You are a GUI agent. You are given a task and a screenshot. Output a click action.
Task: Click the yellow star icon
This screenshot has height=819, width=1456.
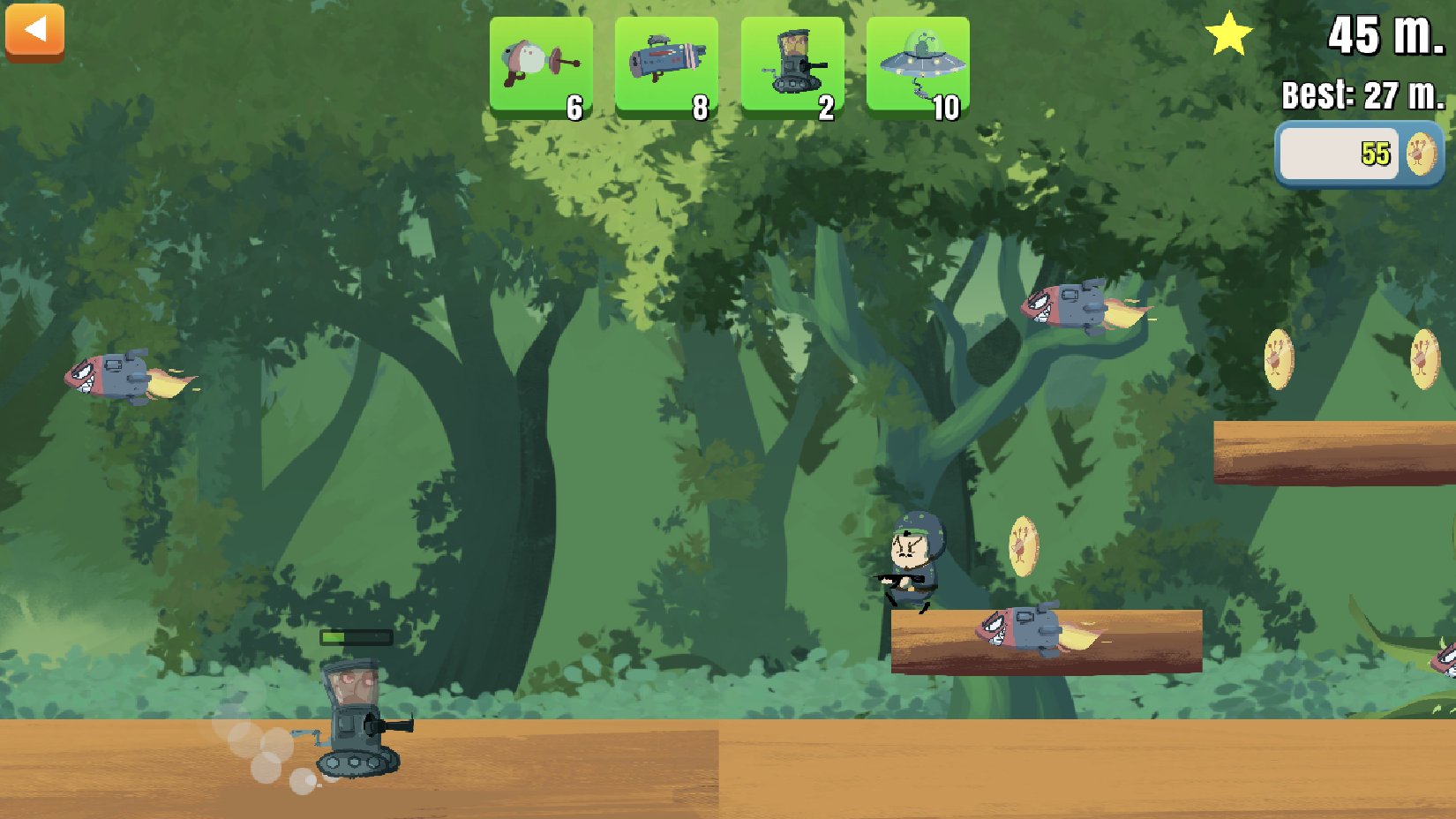tap(1232, 34)
